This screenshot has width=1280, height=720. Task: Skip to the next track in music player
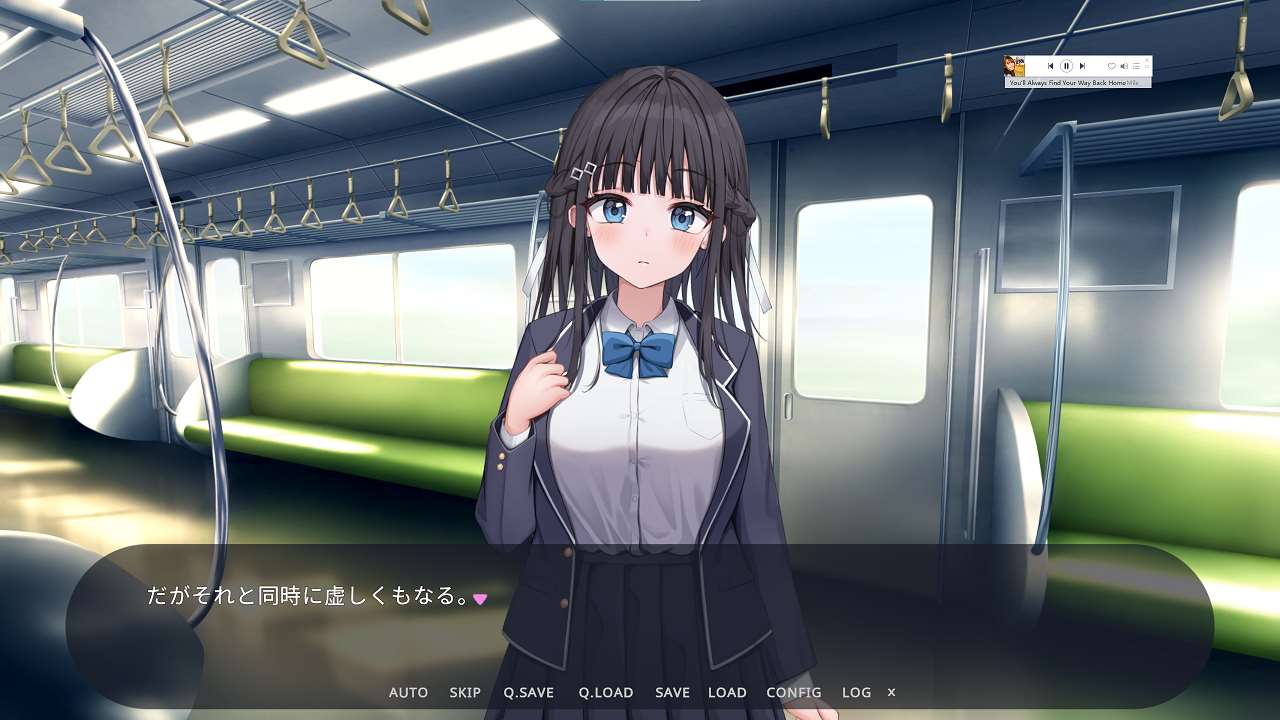pos(1082,66)
